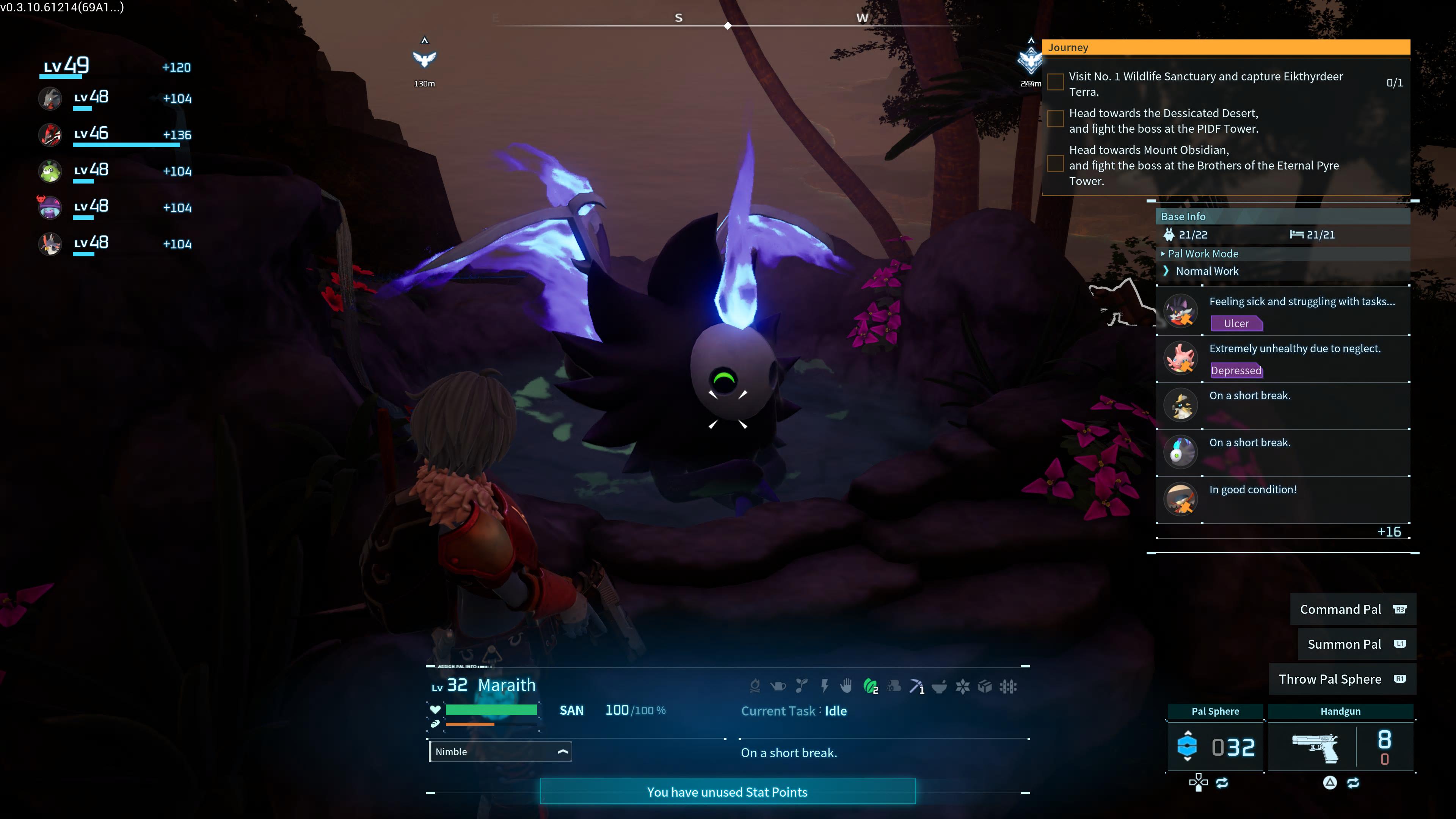Click the green planting work suitability icon
1456x819 pixels.
(871, 686)
